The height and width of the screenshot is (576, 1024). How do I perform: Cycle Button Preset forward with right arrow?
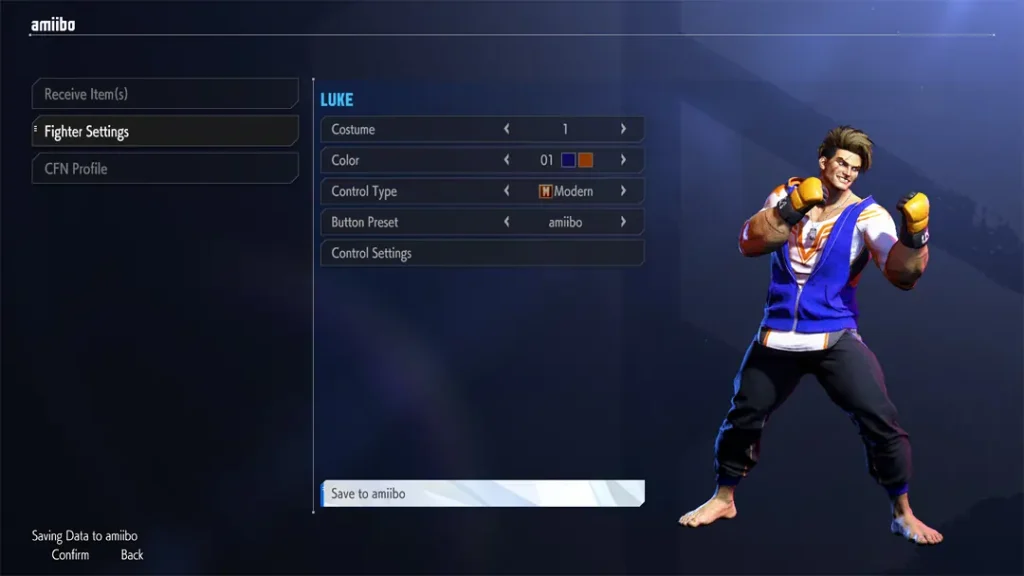[x=623, y=222]
